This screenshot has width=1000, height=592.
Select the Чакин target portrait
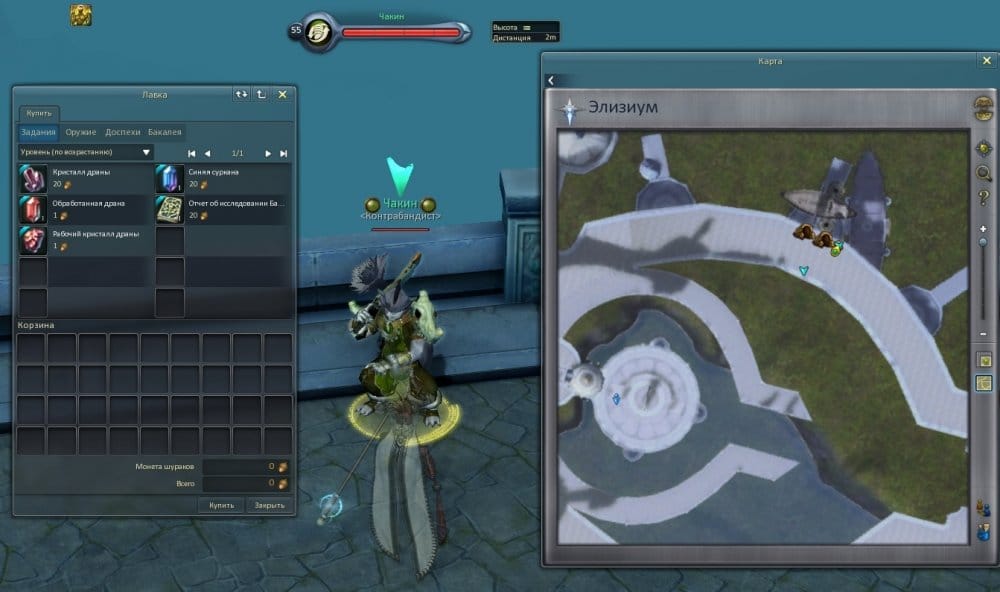[317, 31]
